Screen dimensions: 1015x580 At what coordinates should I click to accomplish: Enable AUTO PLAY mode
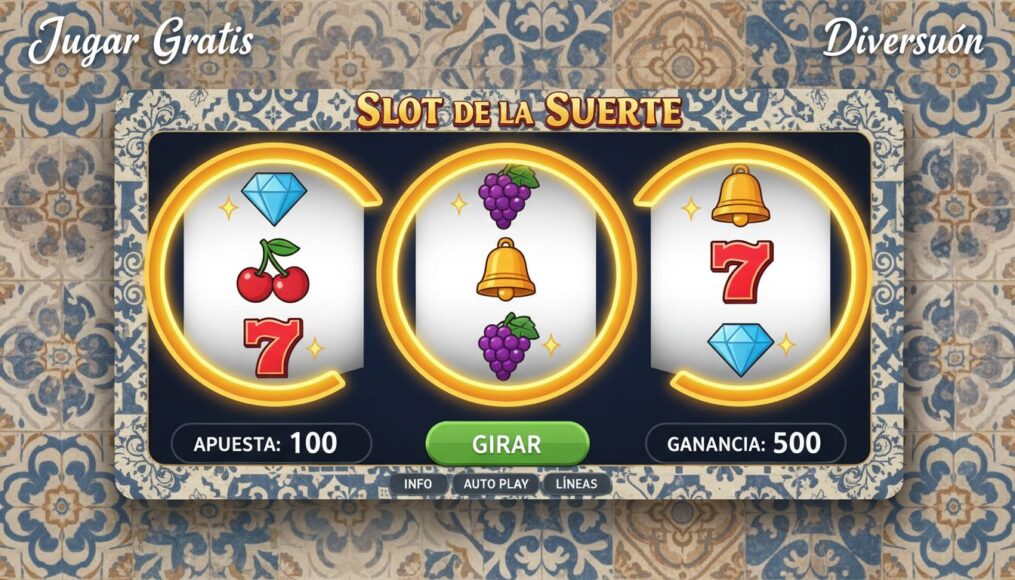tap(495, 484)
